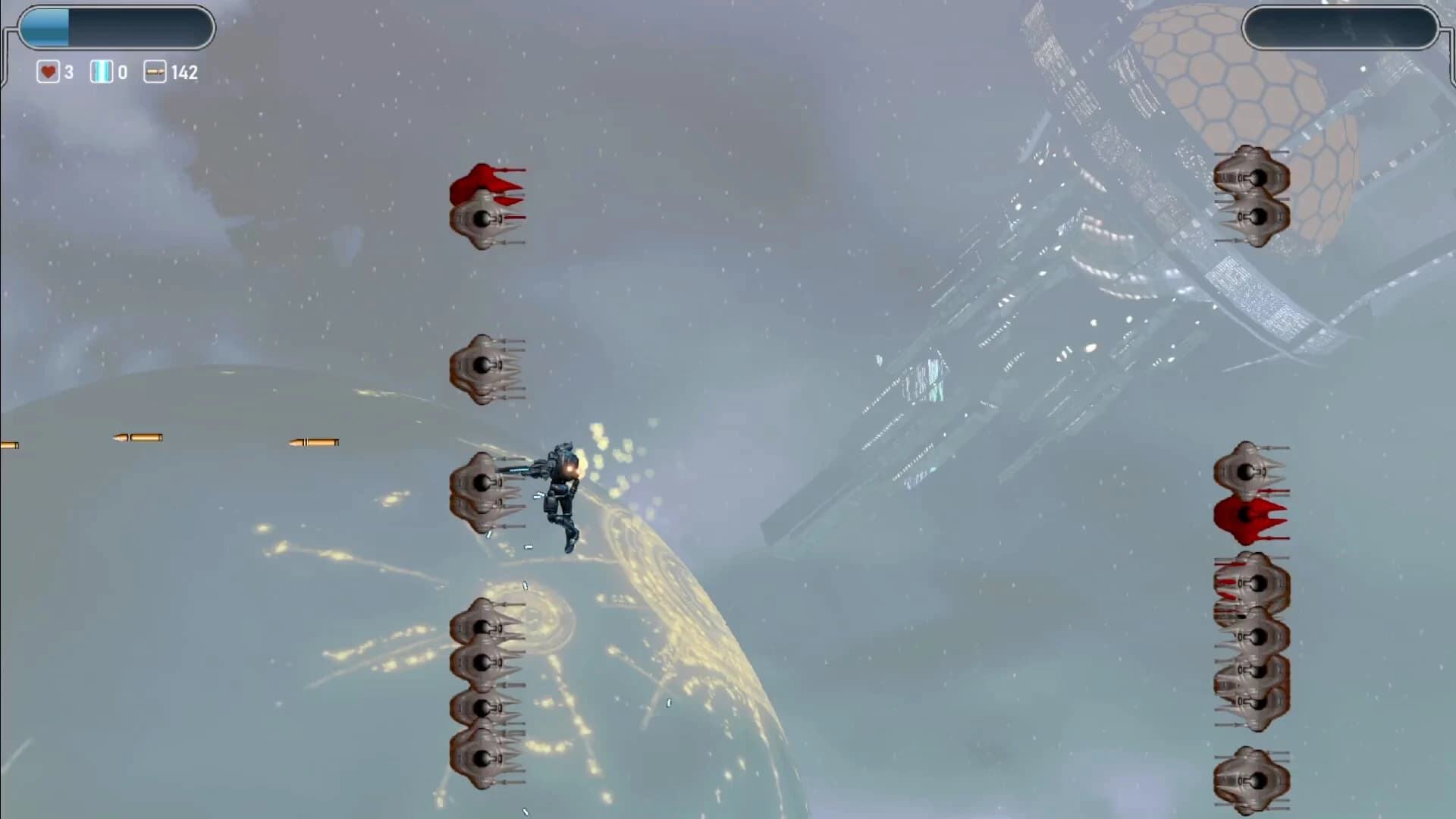Click the ammo counter showing 142

pyautogui.click(x=184, y=72)
